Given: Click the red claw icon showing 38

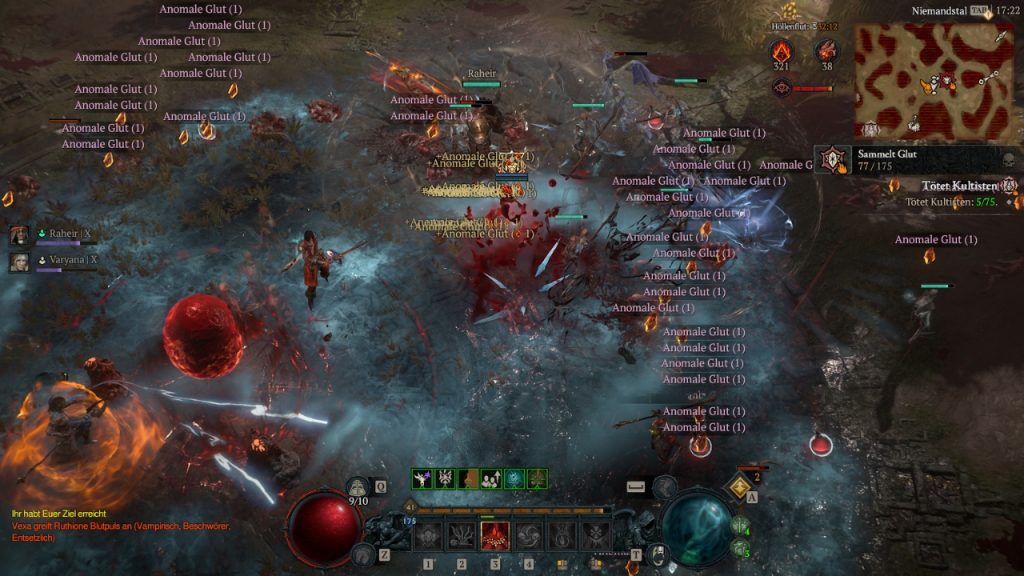Looking at the screenshot, I should click(826, 51).
